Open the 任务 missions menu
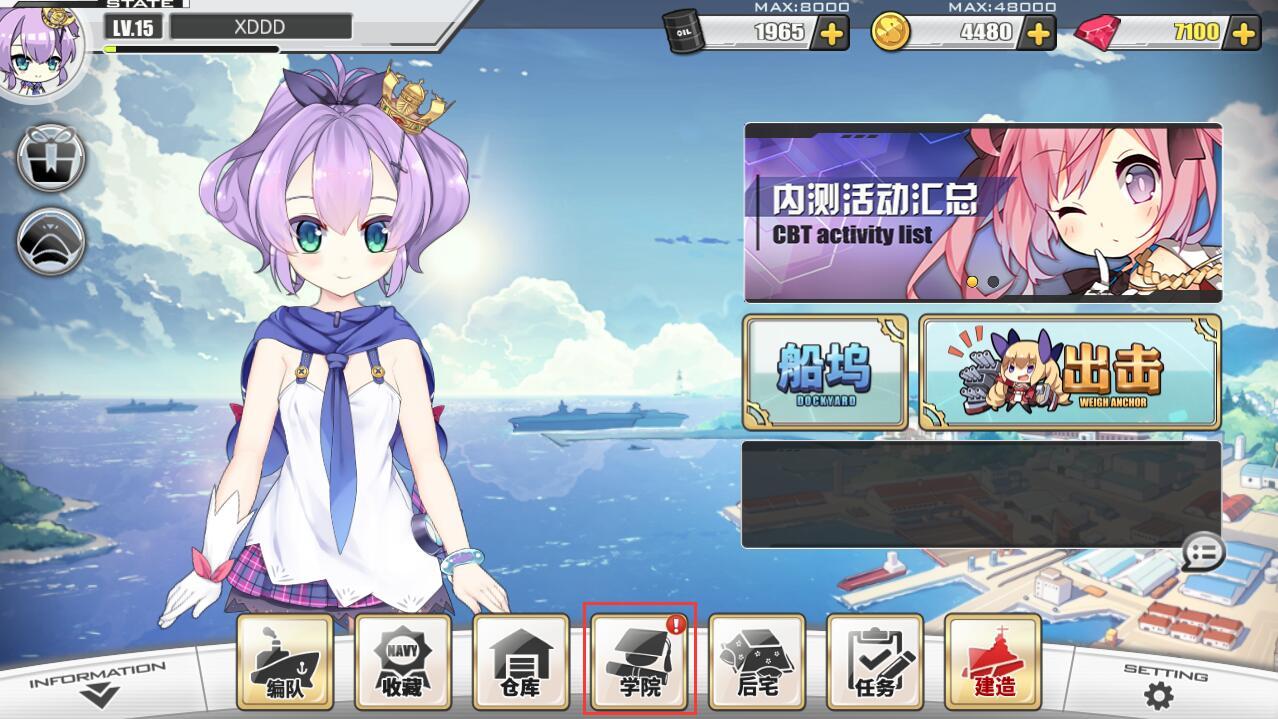 (875, 662)
